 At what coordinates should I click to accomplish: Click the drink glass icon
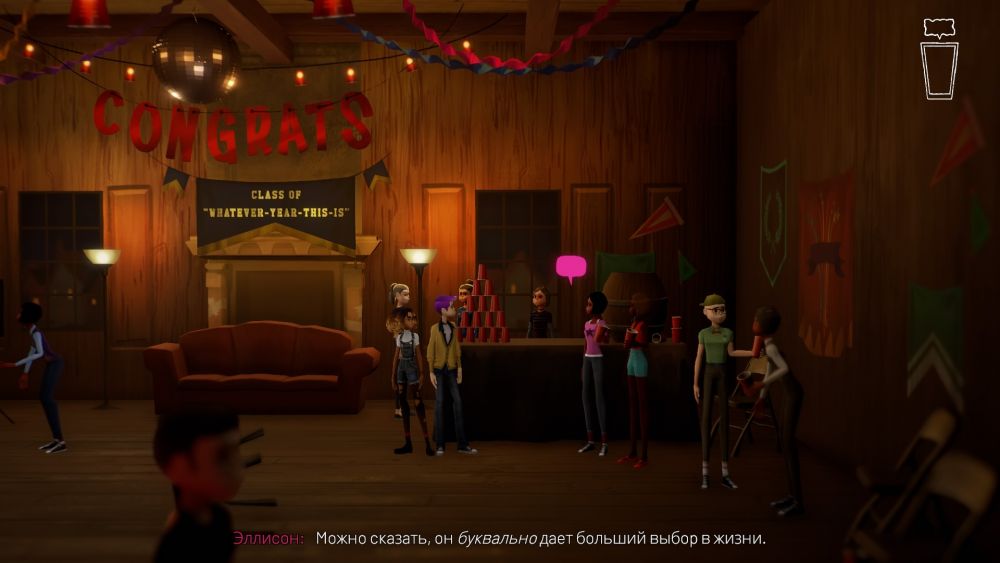tap(939, 69)
